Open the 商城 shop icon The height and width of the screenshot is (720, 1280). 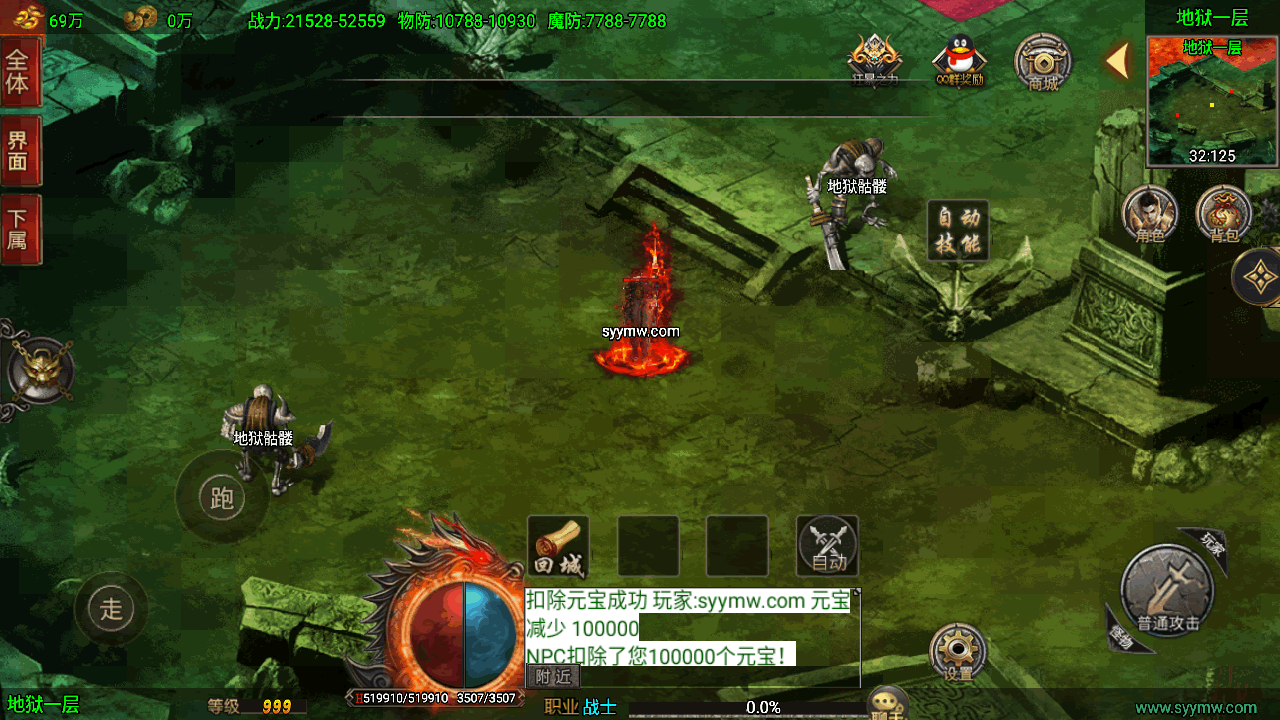pos(1043,62)
